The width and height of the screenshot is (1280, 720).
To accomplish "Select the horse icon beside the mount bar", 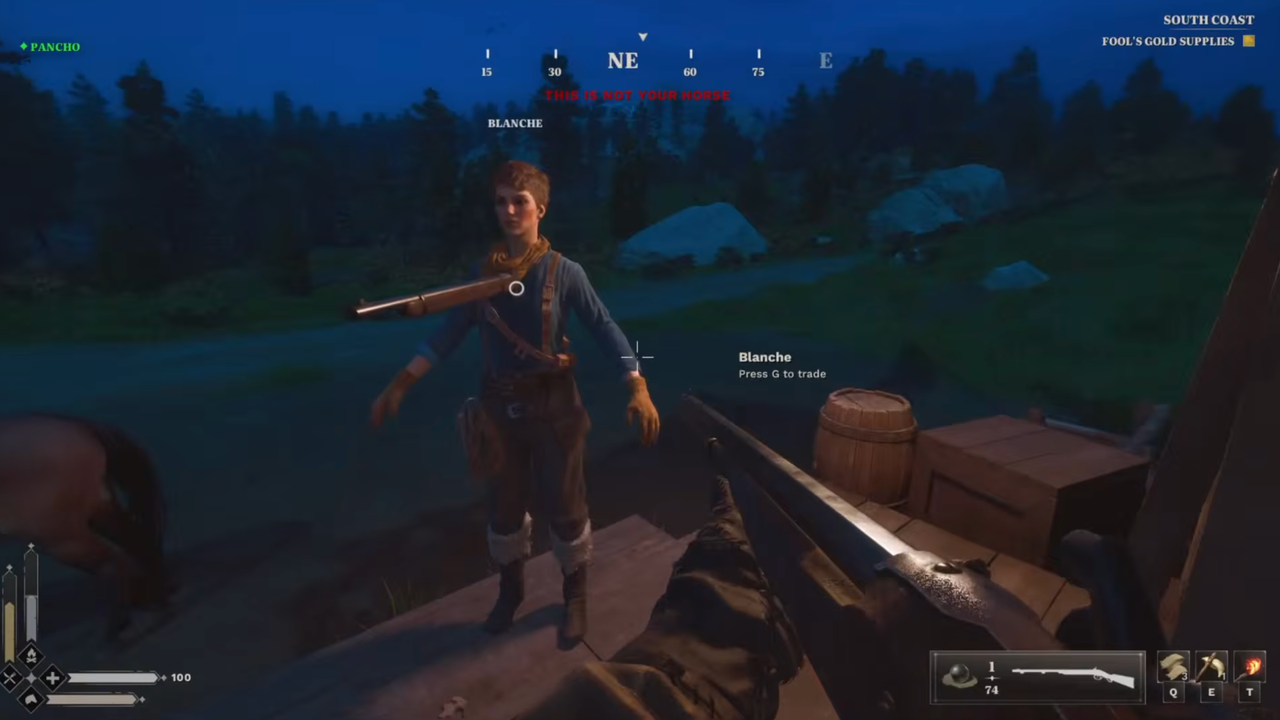I will point(32,698).
